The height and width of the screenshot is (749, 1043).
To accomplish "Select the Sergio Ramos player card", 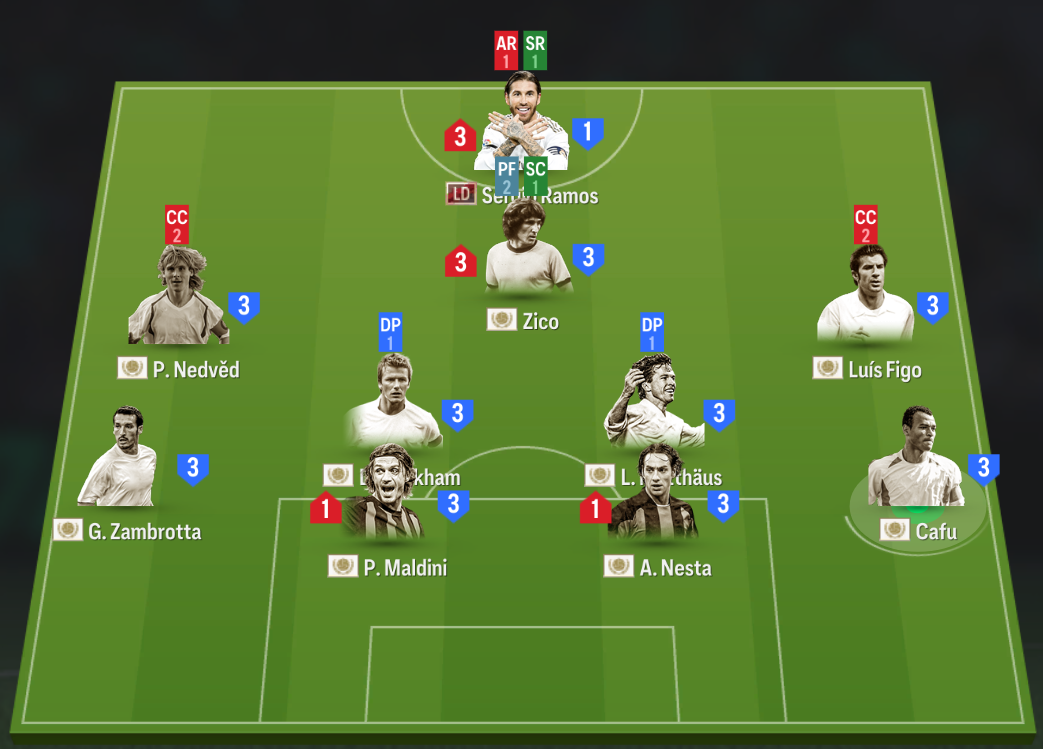I will click(526, 125).
